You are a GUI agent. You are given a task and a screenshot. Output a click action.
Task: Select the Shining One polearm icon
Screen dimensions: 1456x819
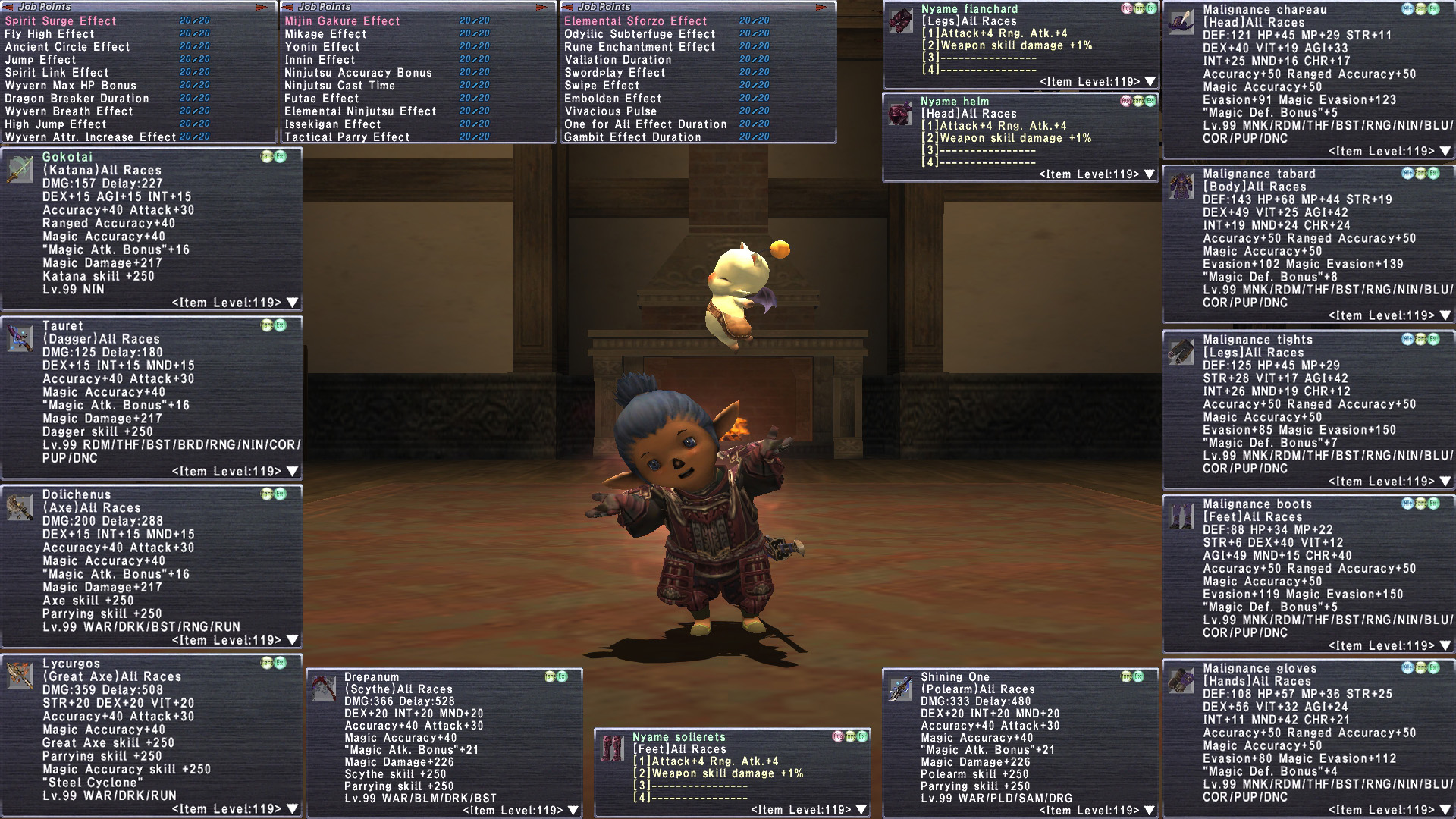(x=900, y=688)
